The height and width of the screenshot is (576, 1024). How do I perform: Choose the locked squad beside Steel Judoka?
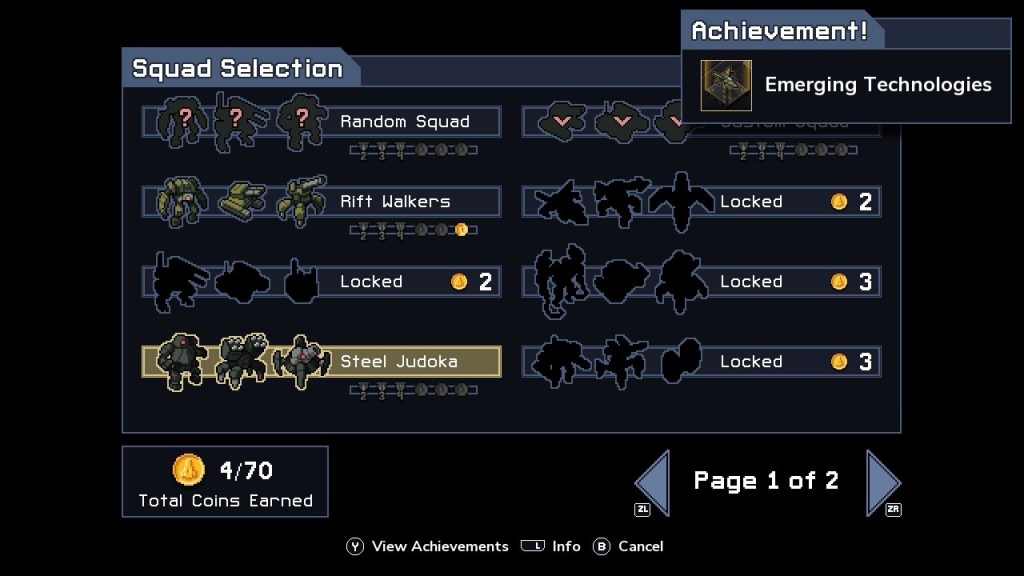tap(701, 361)
